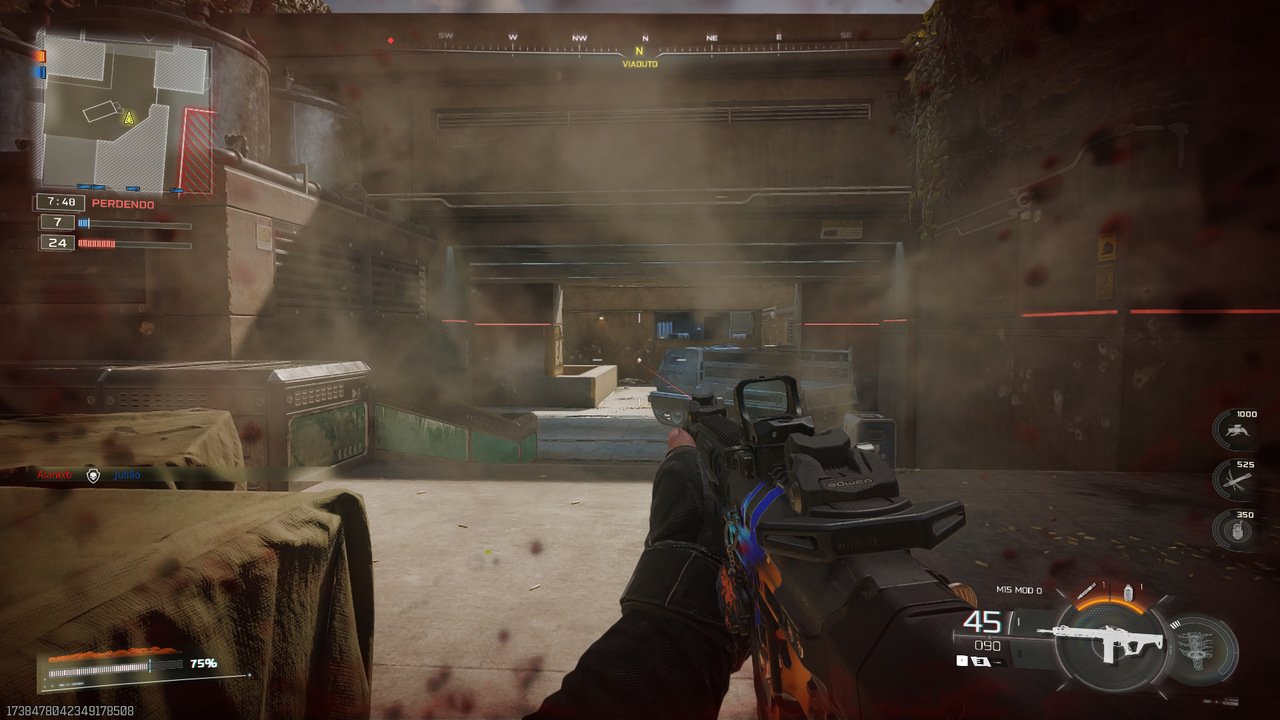Click the yellow player marker on the minimap
Viewport: 1280px width, 720px height.
click(x=128, y=118)
